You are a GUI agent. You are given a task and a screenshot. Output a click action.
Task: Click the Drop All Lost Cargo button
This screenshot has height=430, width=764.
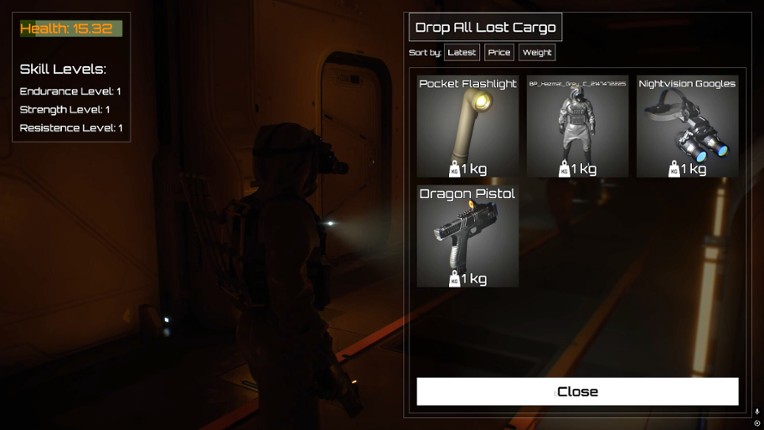coord(485,27)
